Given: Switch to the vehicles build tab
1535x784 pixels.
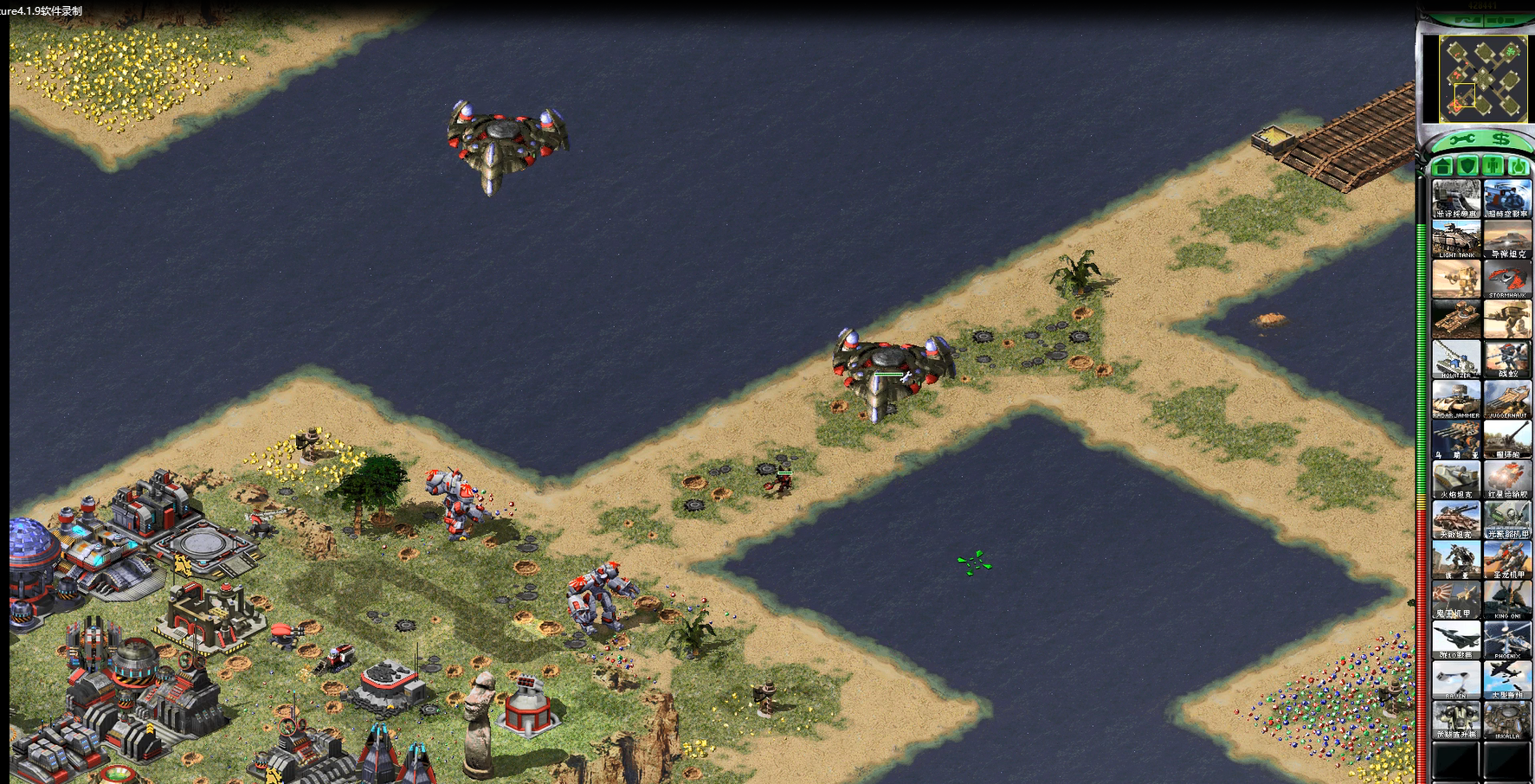Looking at the screenshot, I should (1518, 165).
